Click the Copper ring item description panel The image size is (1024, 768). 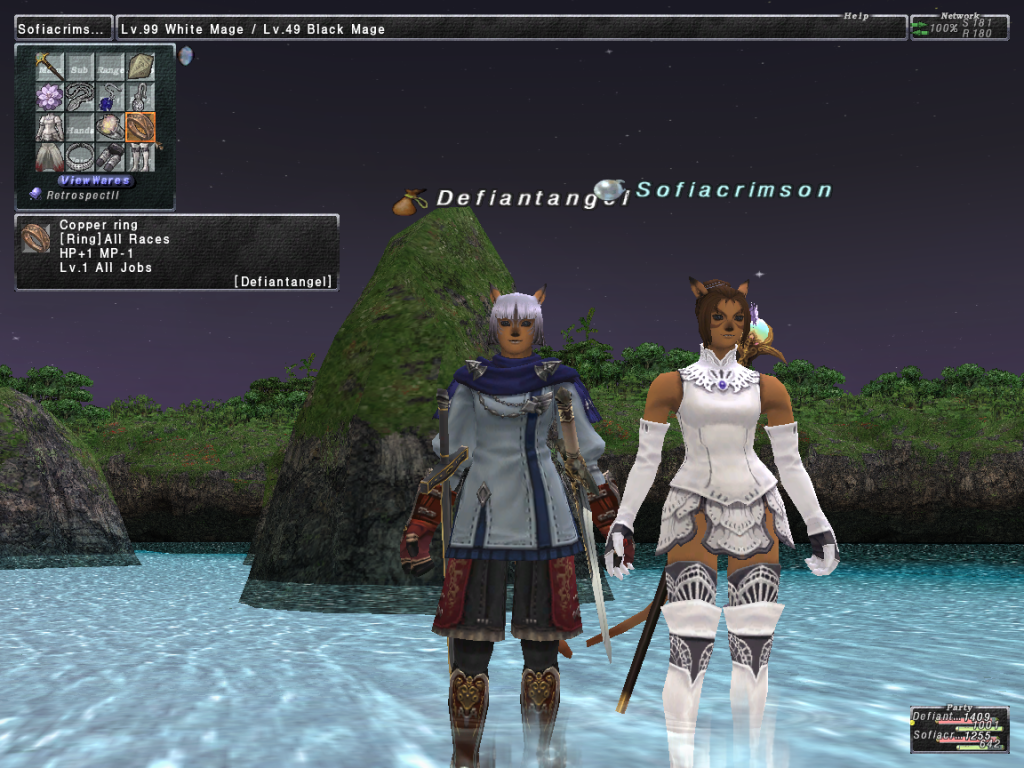(x=177, y=253)
